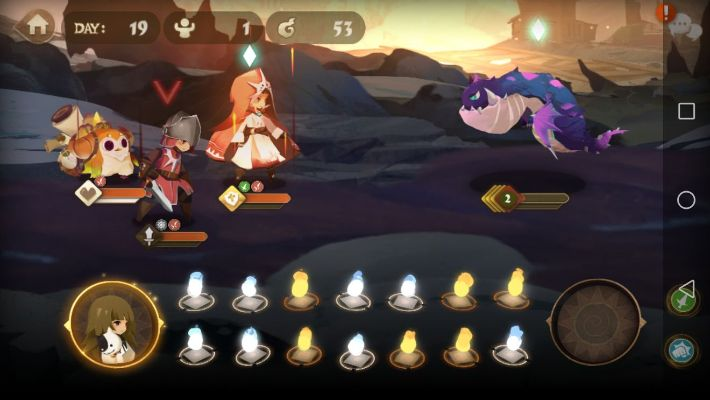This screenshot has height=400, width=710.
Task: Tap the Android circle home button
Action: (x=686, y=200)
